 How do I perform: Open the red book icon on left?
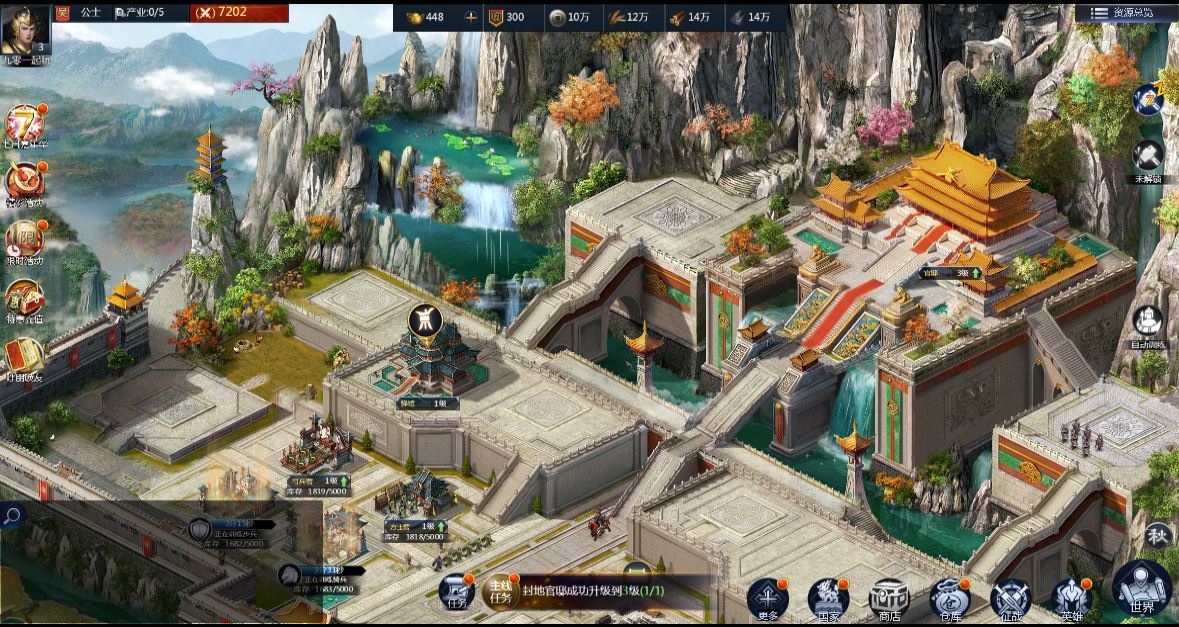(x=24, y=356)
